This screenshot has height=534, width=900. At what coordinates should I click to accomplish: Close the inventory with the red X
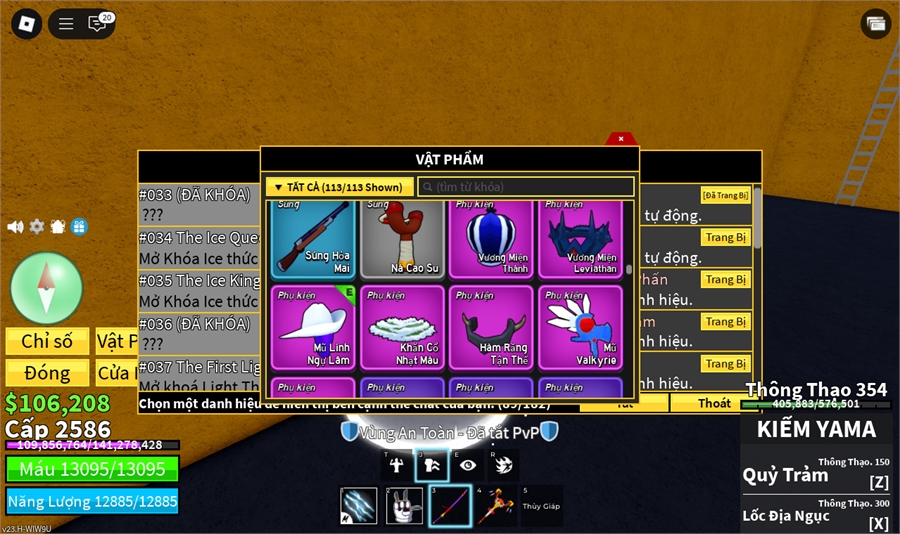(x=620, y=139)
